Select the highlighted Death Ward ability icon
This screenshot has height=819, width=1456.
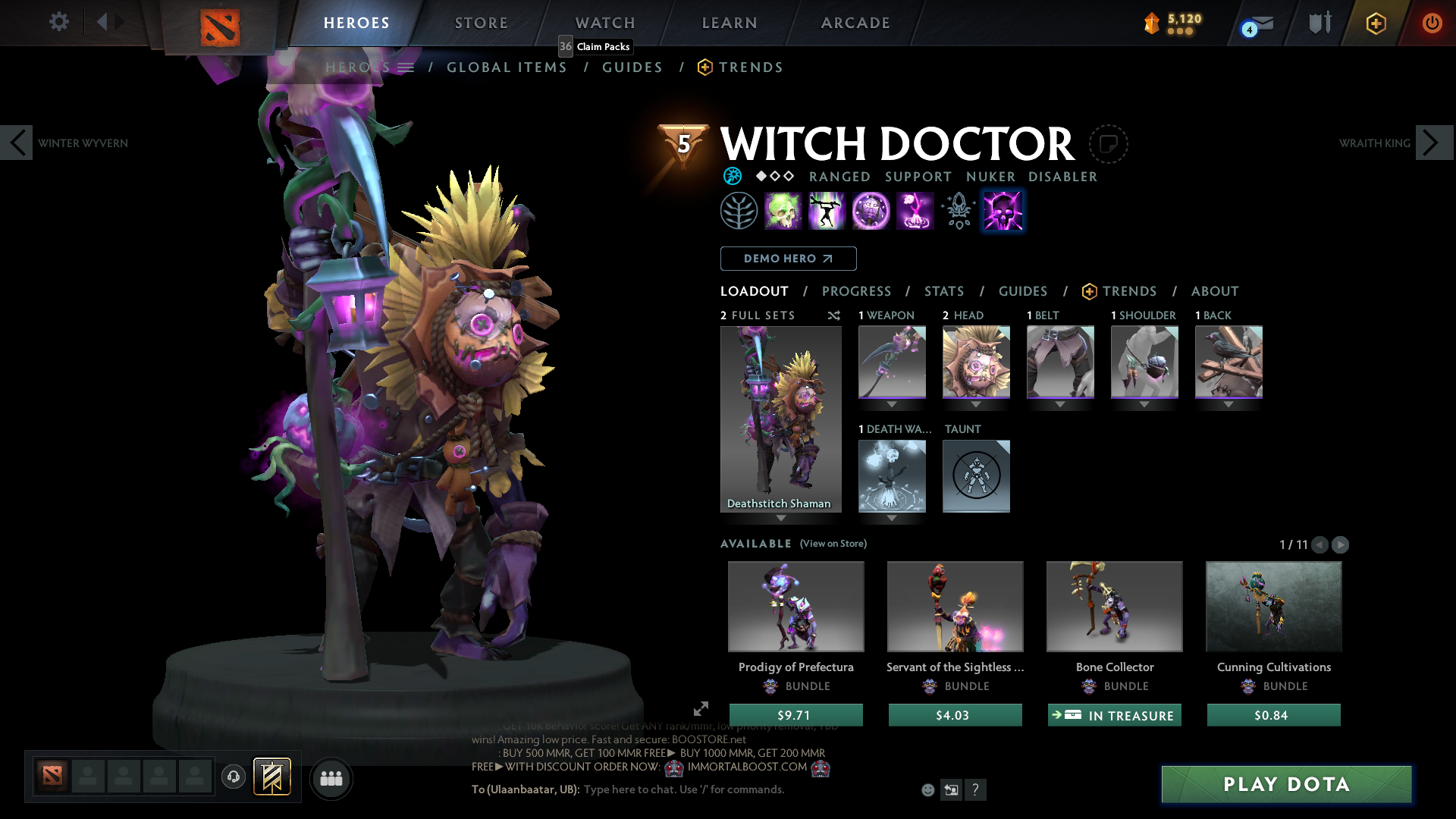point(1003,210)
